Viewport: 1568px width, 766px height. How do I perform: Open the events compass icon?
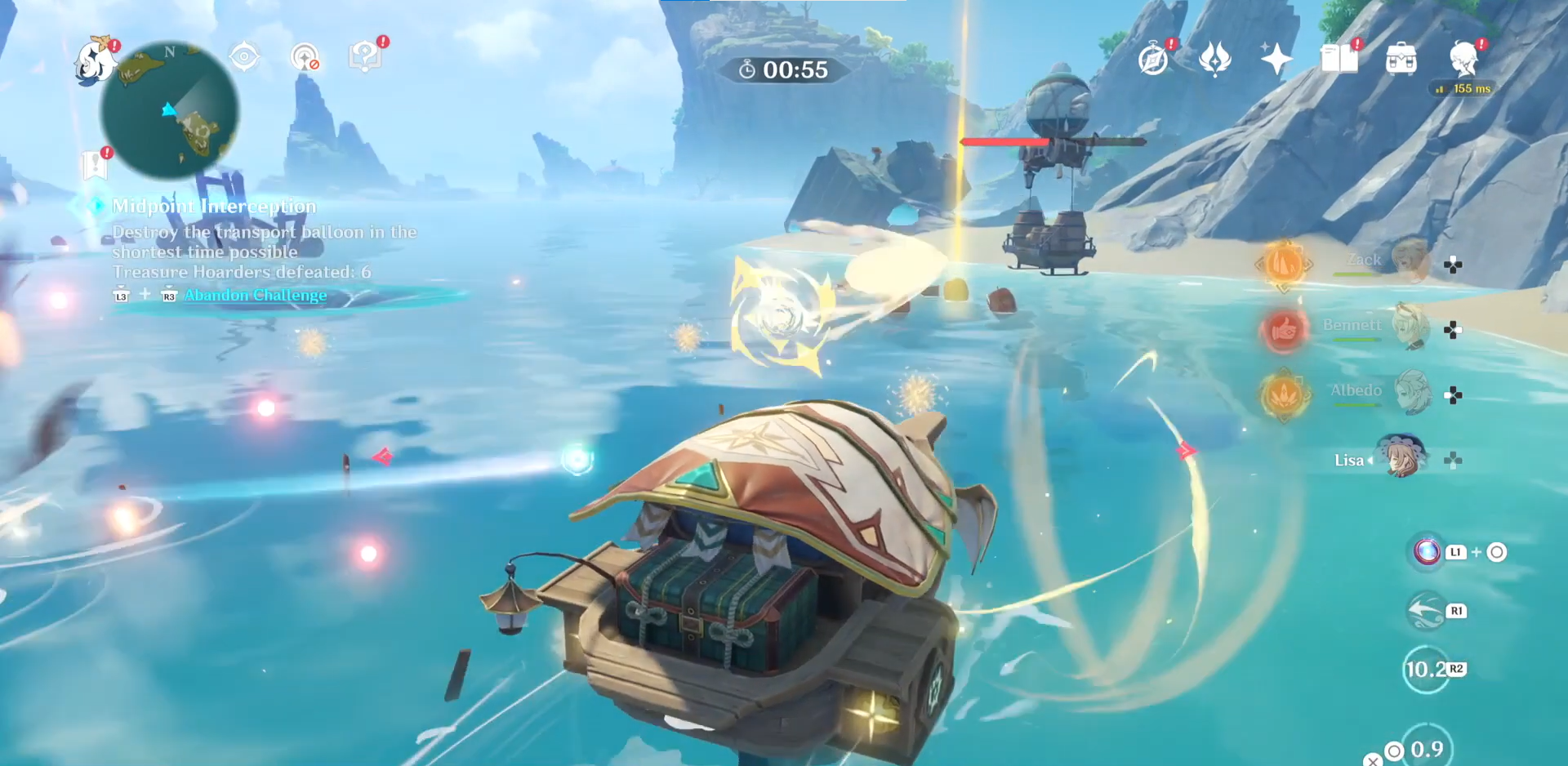[1153, 60]
